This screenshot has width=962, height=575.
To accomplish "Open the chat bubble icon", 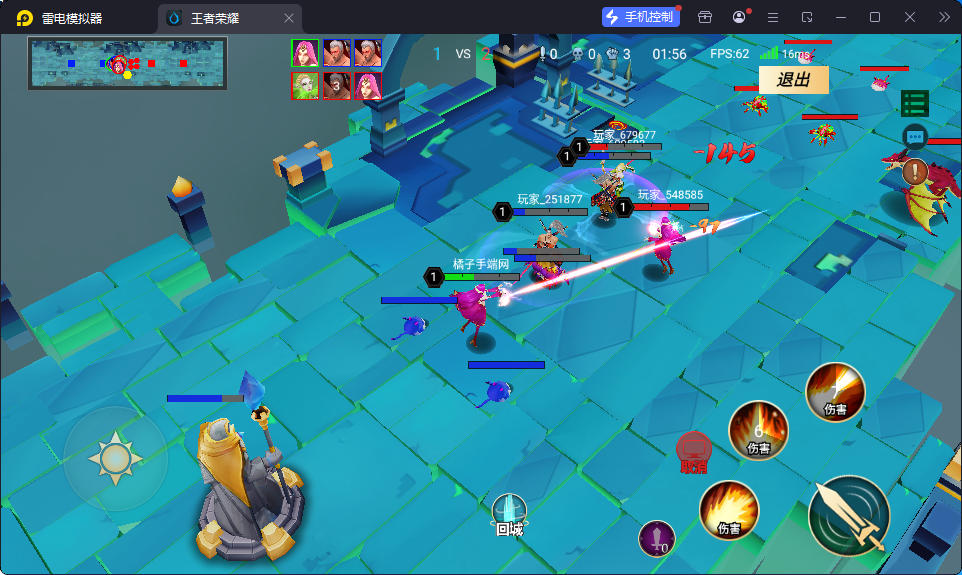I will pyautogui.click(x=914, y=137).
